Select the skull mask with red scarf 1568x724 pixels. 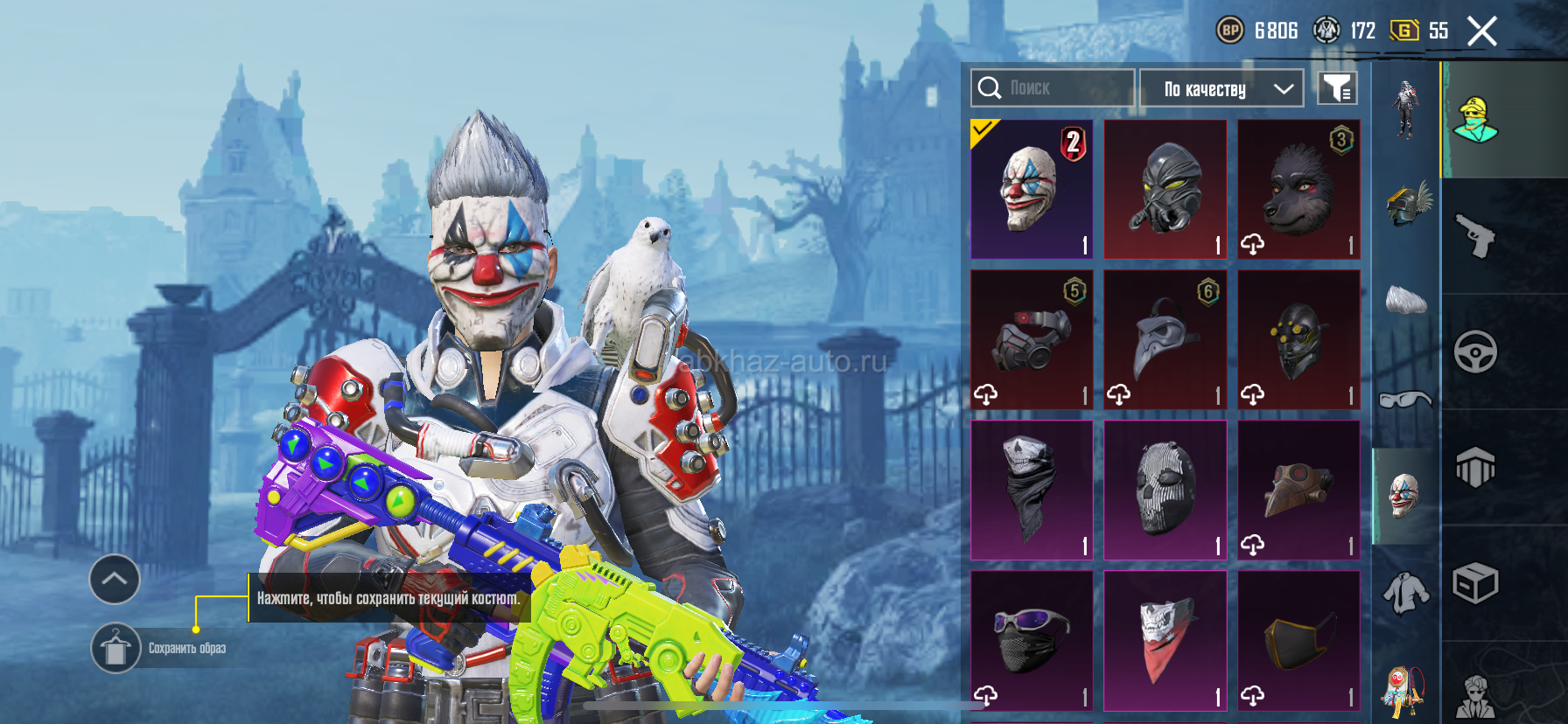pyautogui.click(x=1165, y=641)
